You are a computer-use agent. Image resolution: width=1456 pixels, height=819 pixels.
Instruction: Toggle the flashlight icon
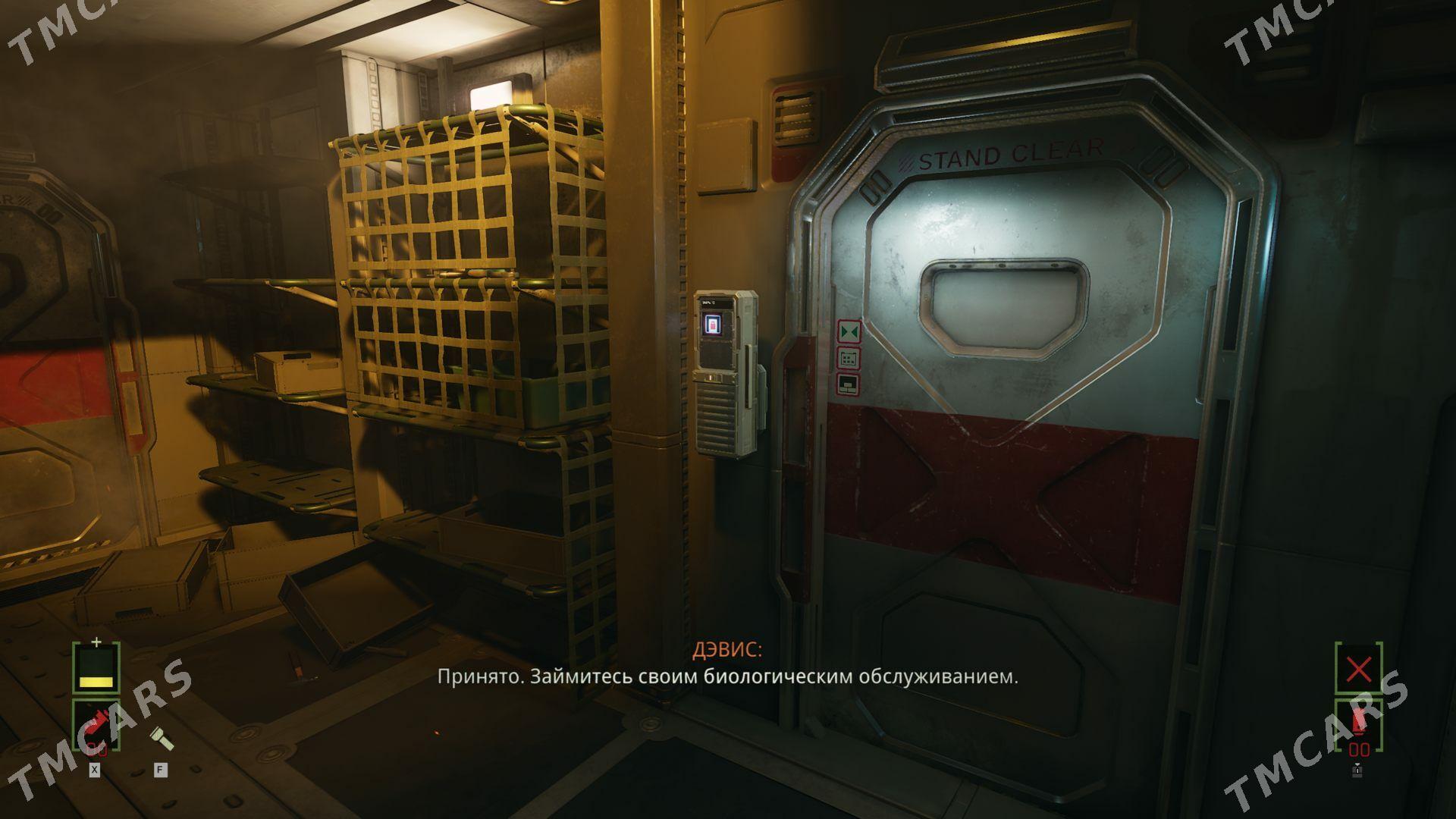pyautogui.click(x=160, y=736)
